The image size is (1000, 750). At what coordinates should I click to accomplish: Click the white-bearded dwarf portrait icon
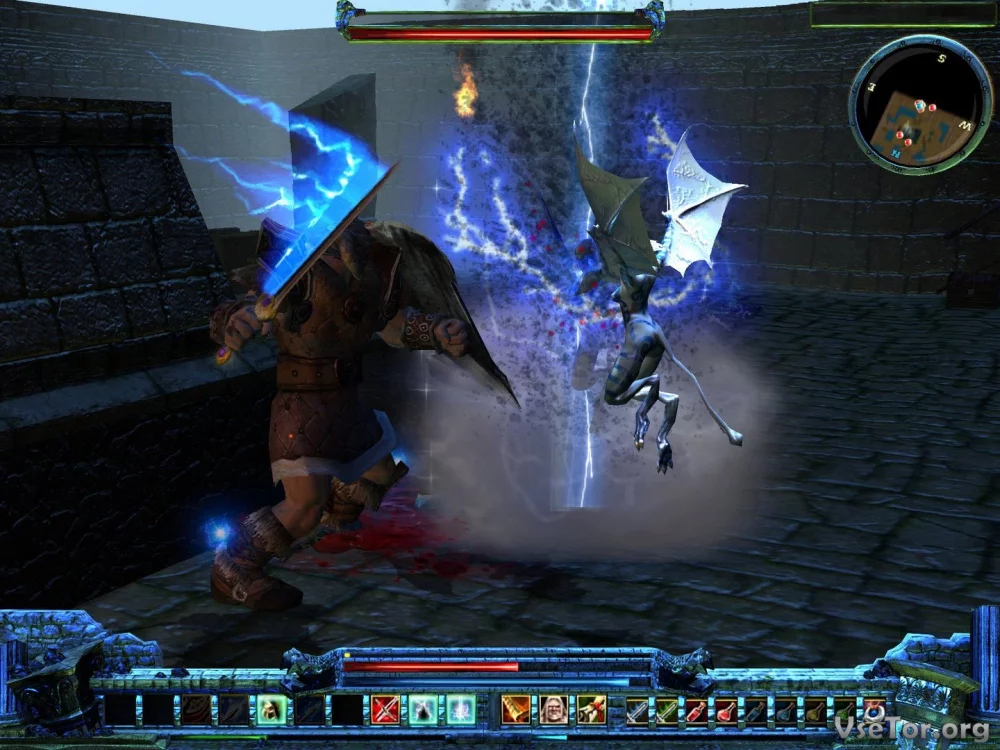(x=554, y=709)
